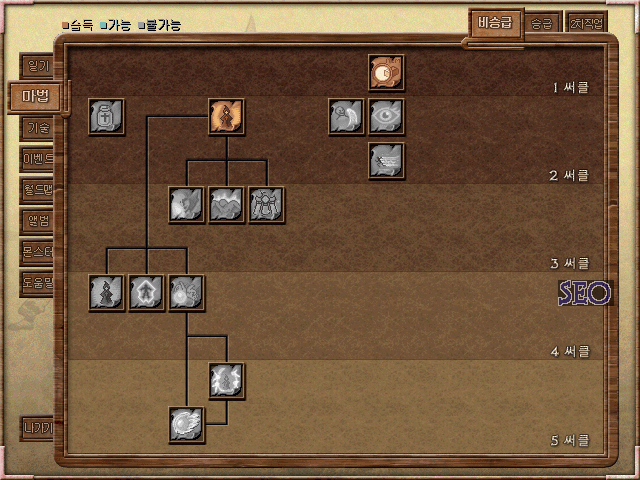Switch to the 기술 section
Screen dimensions: 640x480
40,128
